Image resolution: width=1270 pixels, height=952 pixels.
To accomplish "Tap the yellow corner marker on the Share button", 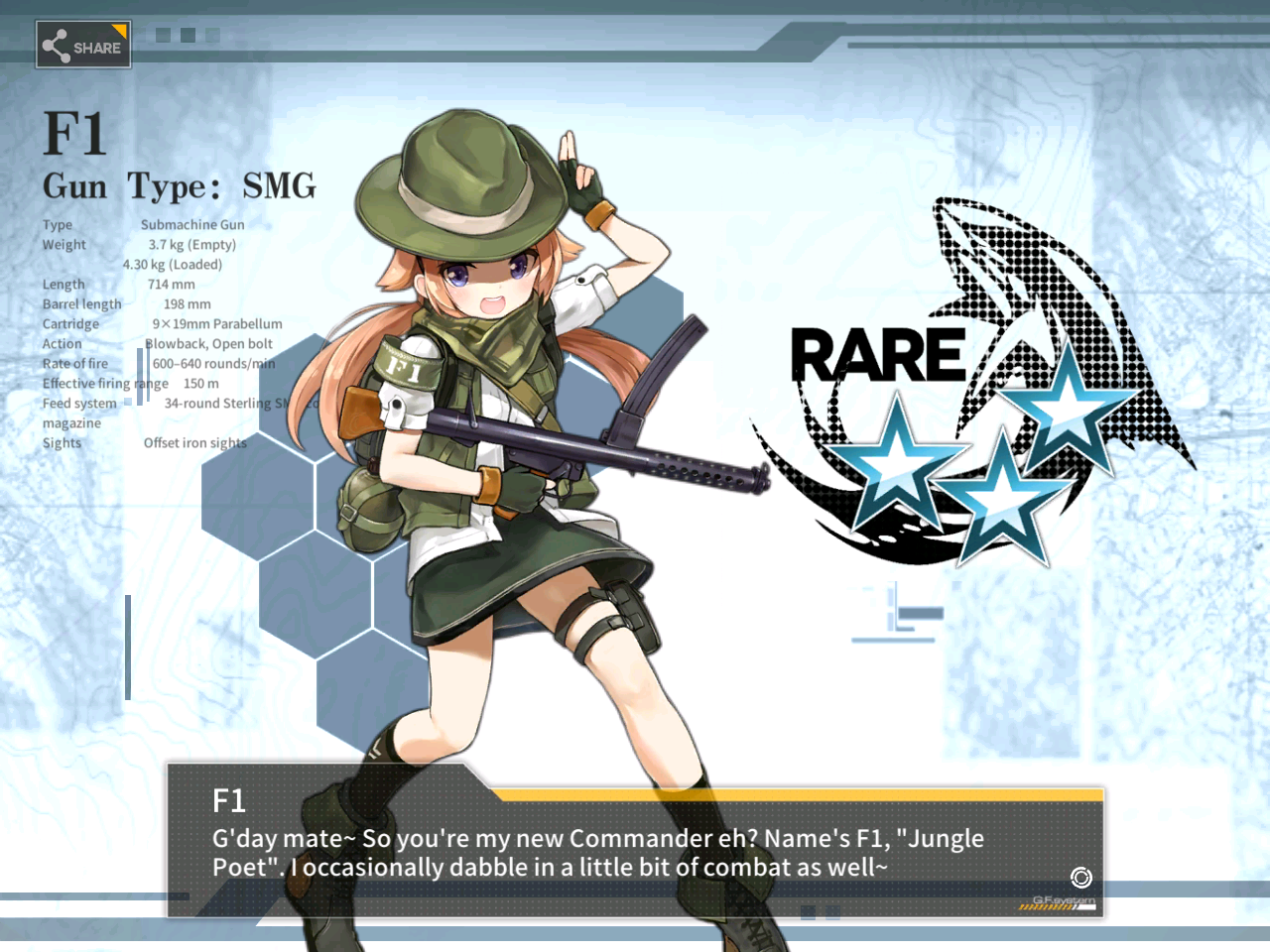I will click(x=121, y=29).
